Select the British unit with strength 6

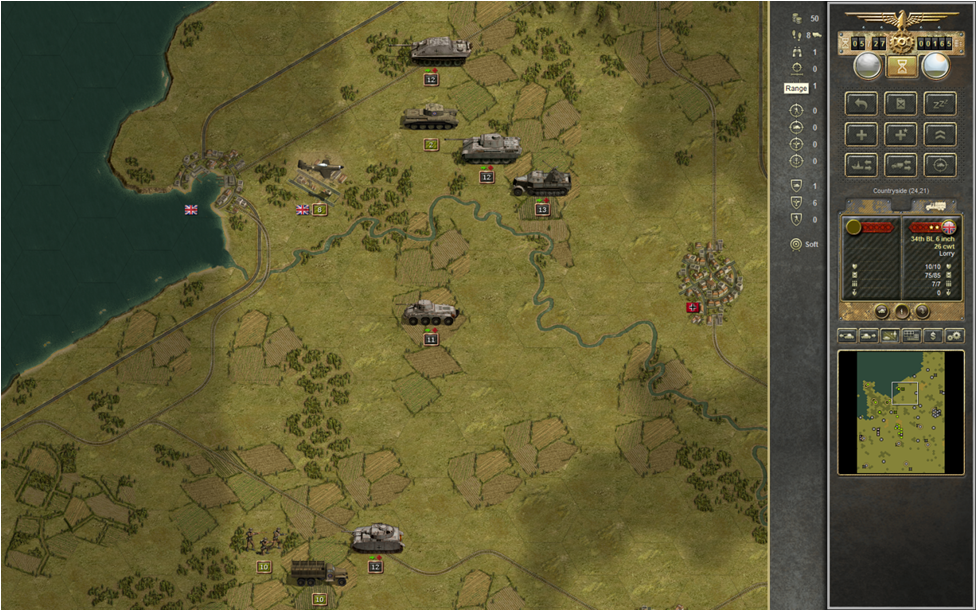(320, 170)
